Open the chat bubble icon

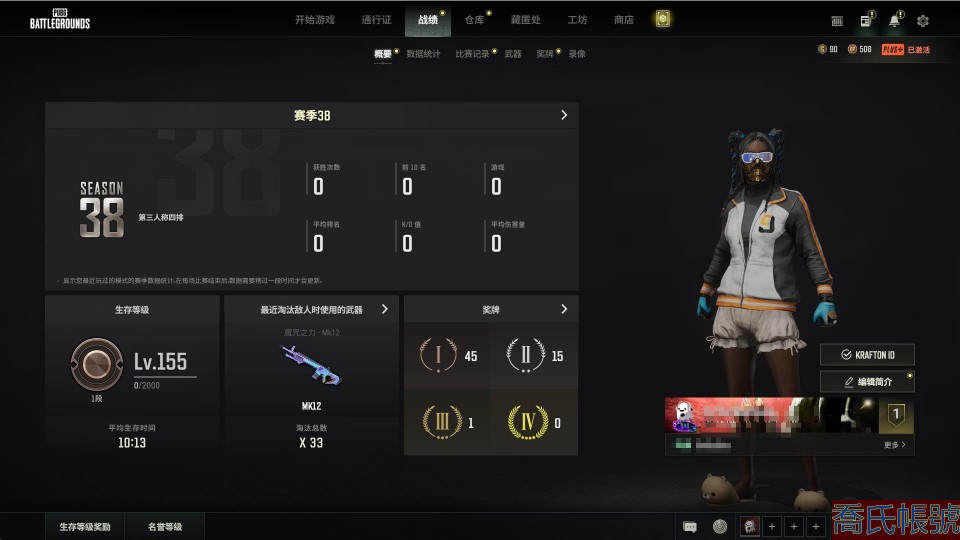click(690, 526)
